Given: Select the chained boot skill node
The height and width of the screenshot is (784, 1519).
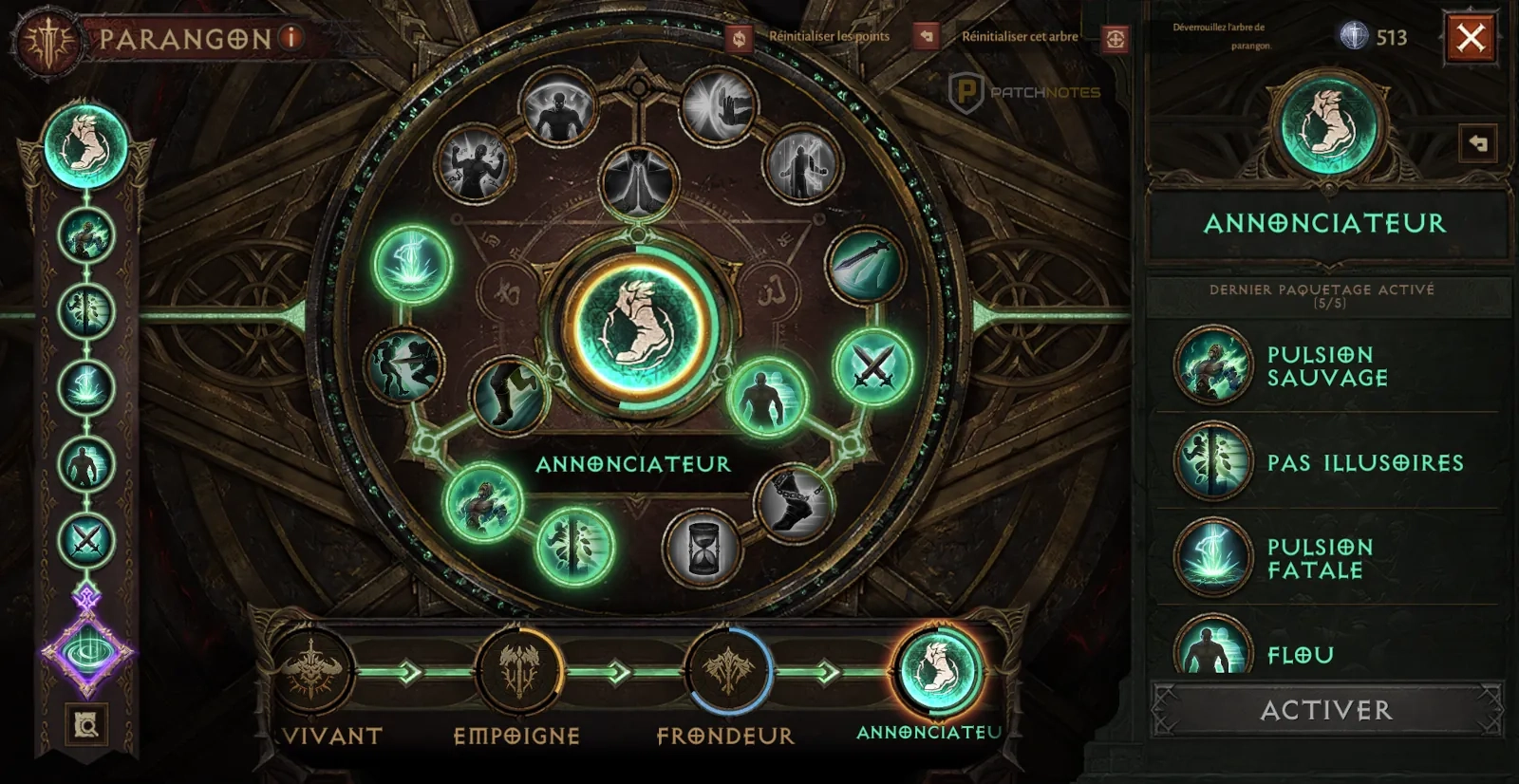Looking at the screenshot, I should tap(795, 502).
